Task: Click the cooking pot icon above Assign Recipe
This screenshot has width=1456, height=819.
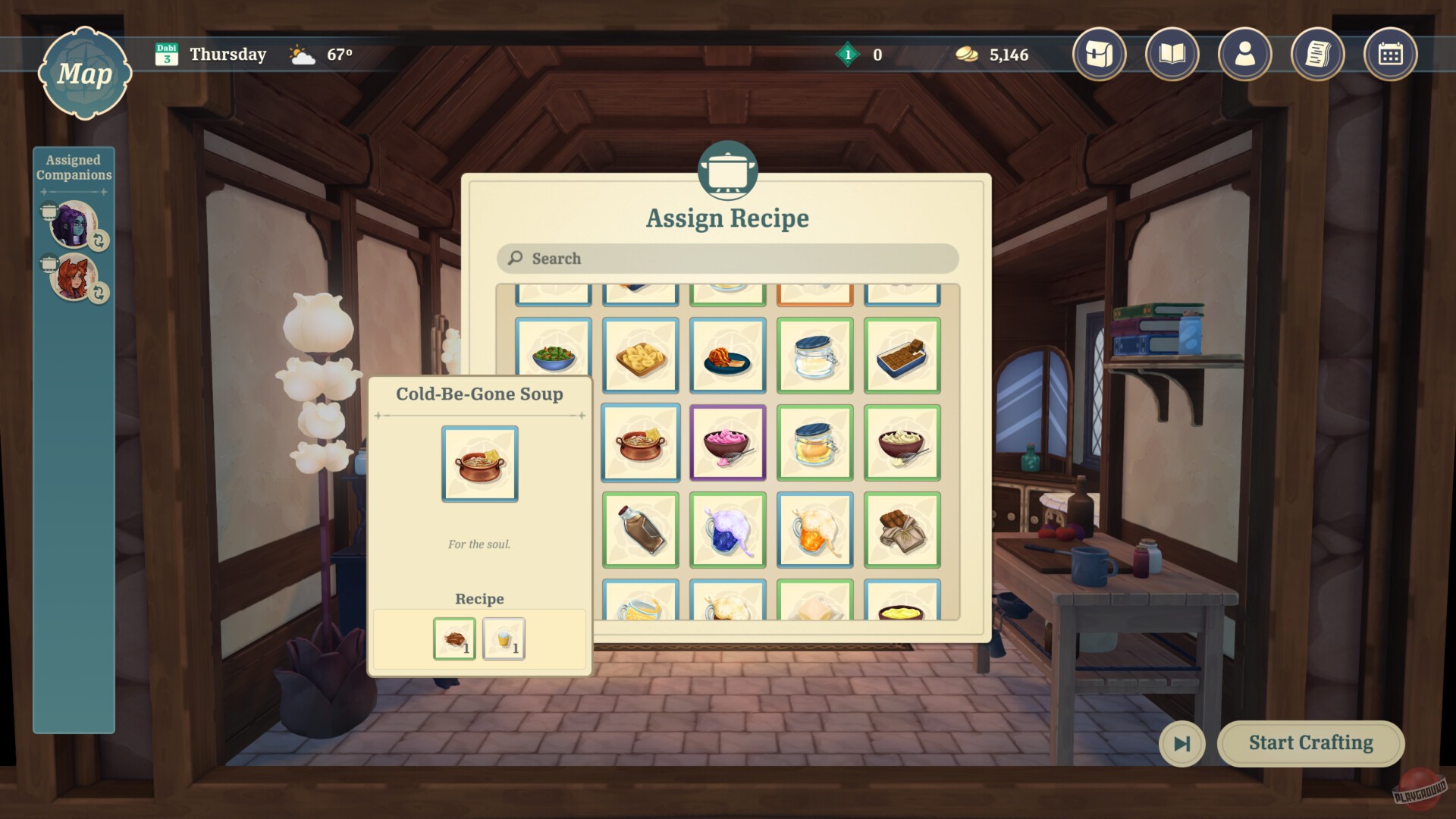Action: (727, 171)
